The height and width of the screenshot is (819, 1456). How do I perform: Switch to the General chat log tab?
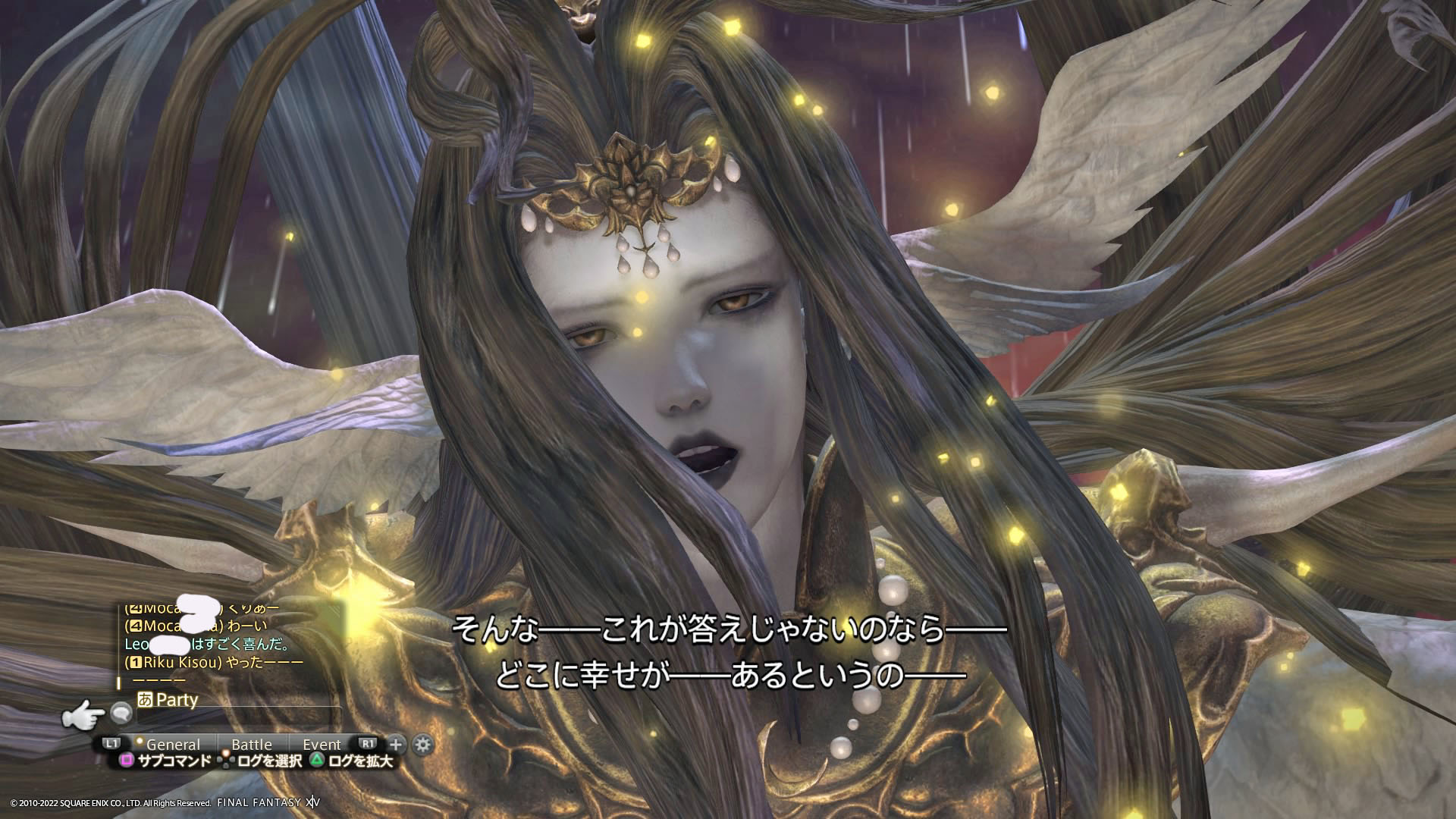point(173,744)
